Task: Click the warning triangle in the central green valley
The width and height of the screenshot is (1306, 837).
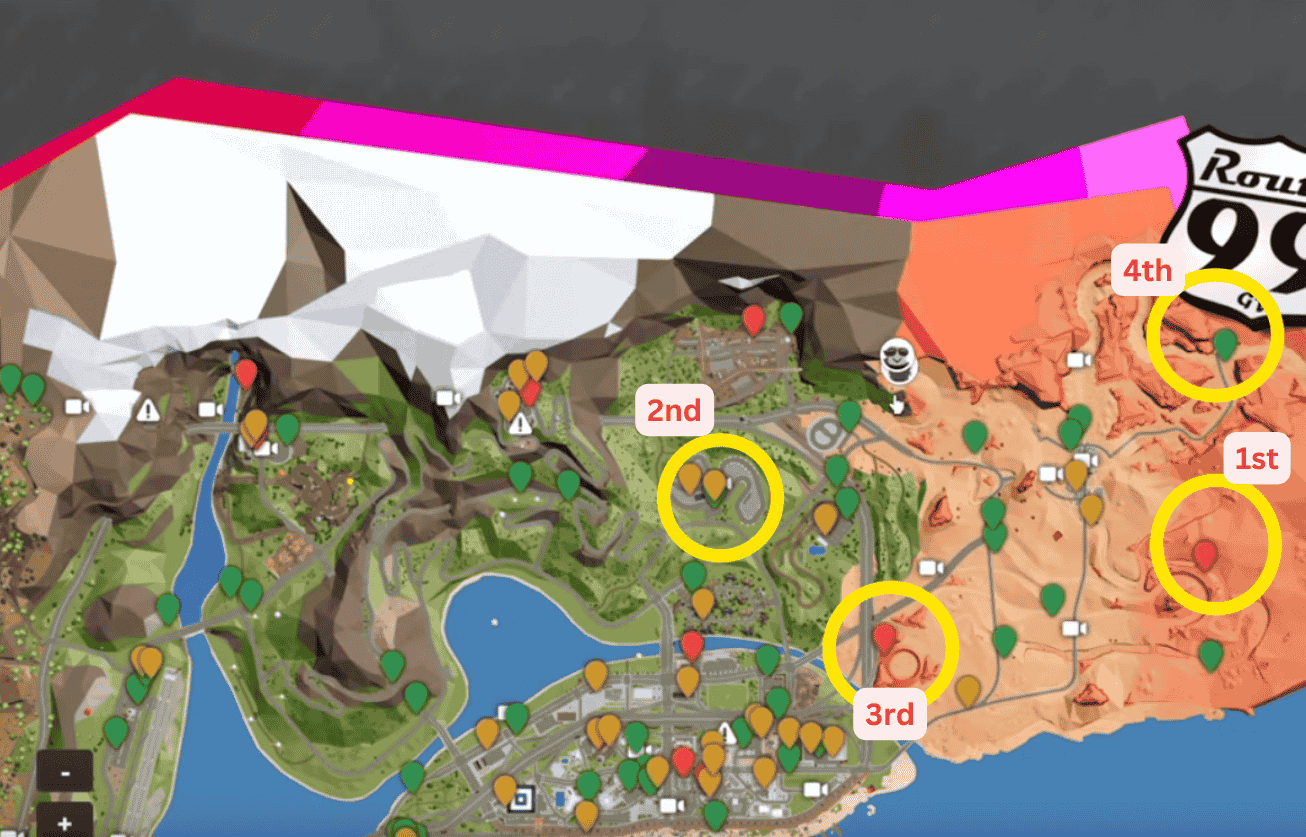Action: pyautogui.click(x=518, y=424)
